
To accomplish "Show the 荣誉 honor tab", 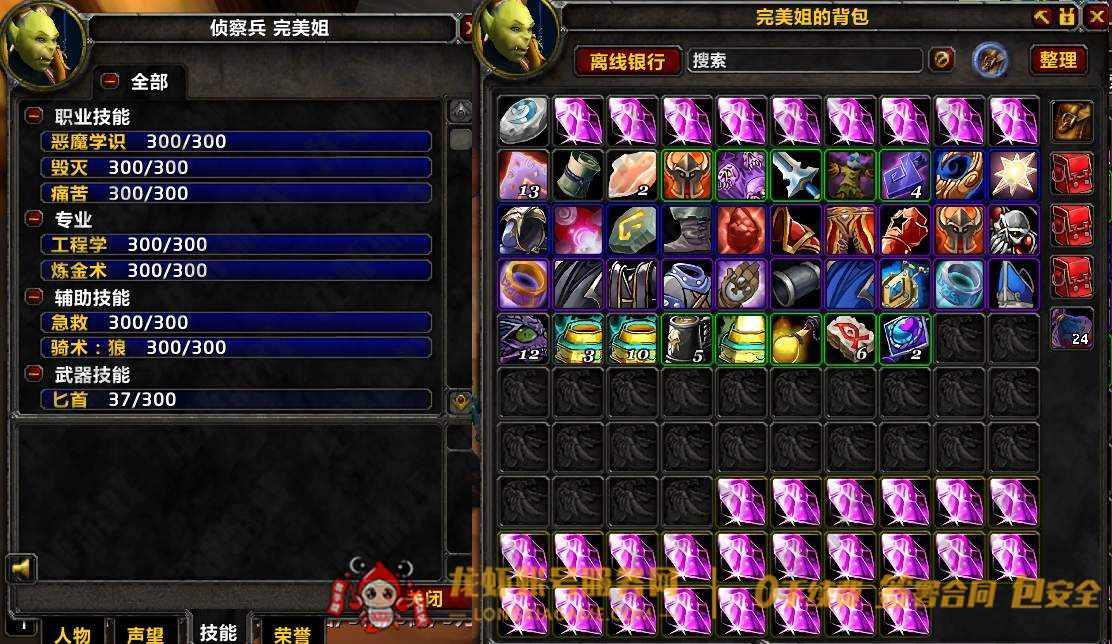I will point(292,634).
